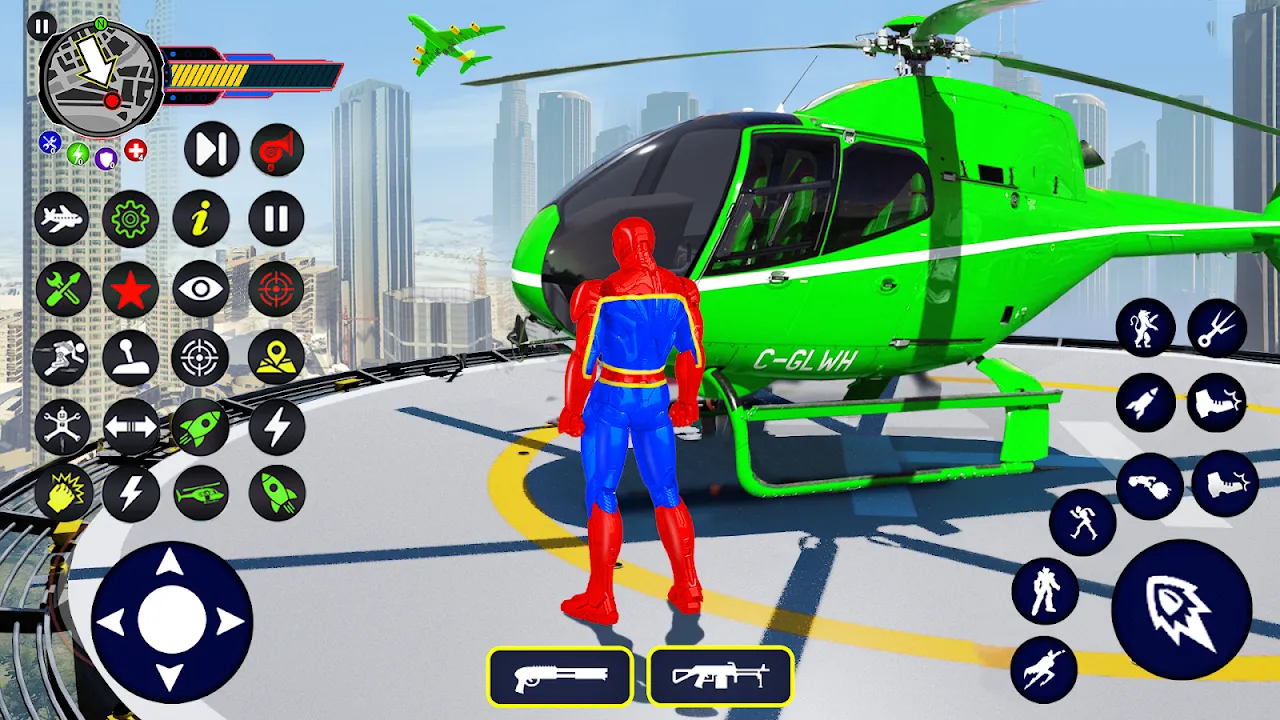Select the skip-forward arrow button
The image size is (1280, 720).
pos(211,150)
